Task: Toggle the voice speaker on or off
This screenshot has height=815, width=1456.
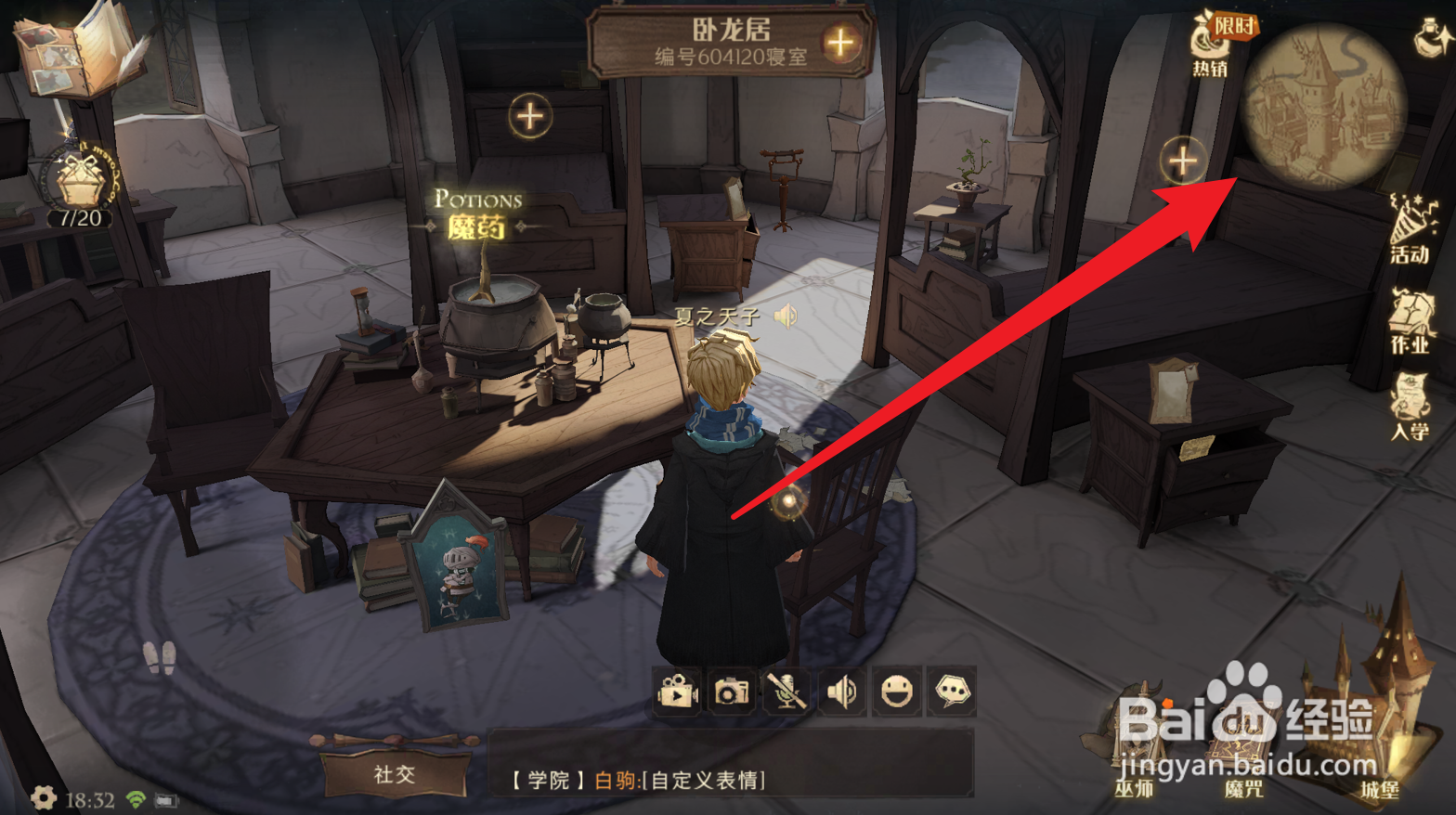Action: (x=841, y=692)
